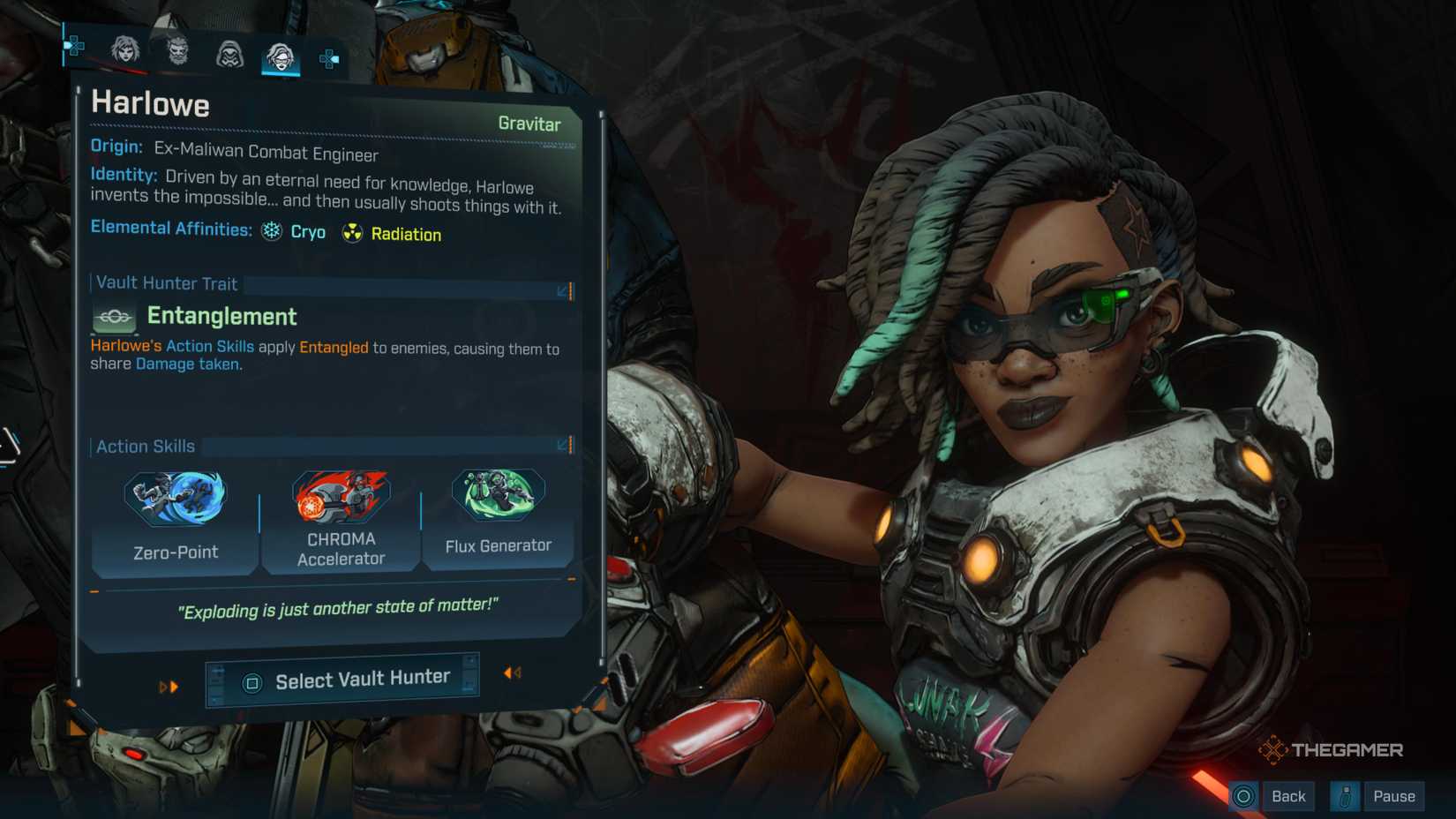1456x819 pixels.
Task: Select the Zero-Point action skill
Action: 174,497
